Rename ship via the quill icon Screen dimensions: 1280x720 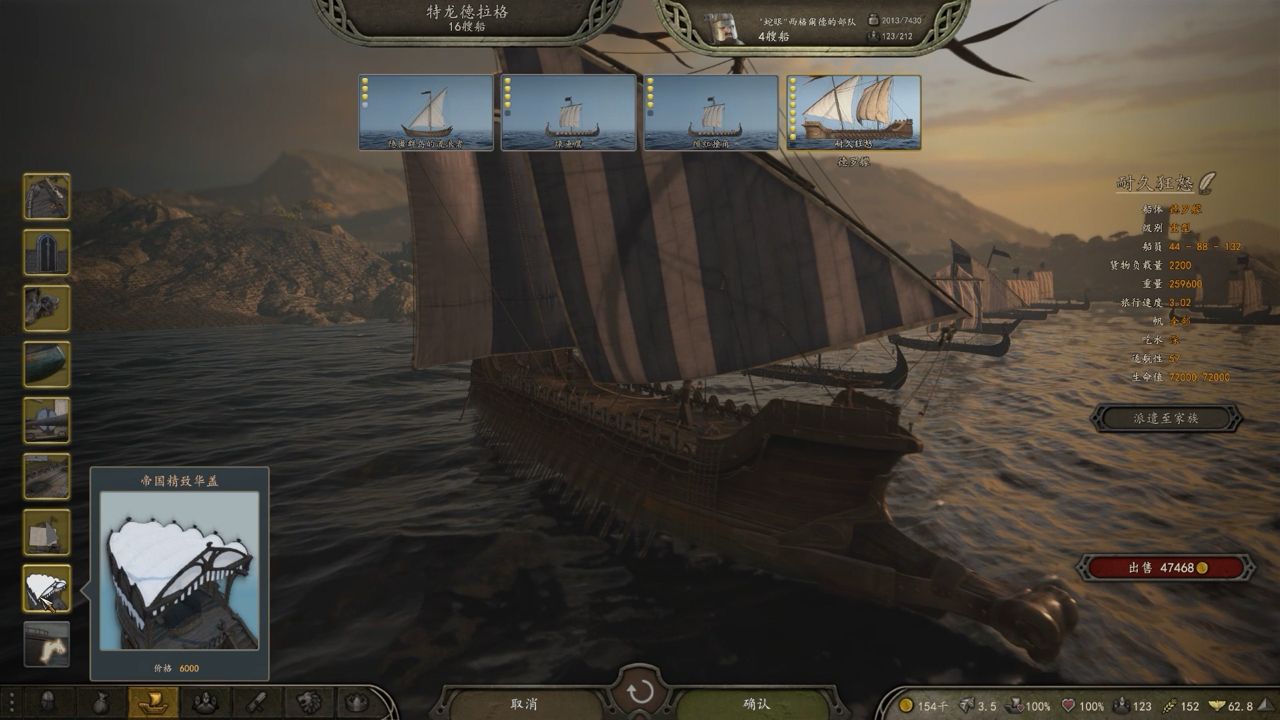click(x=1208, y=182)
